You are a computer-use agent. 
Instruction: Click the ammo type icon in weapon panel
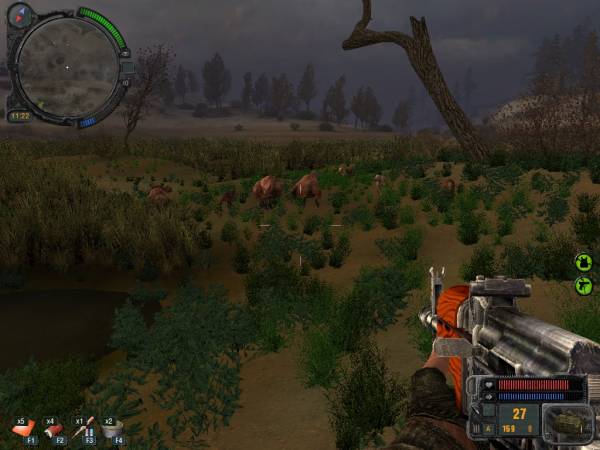568,423
